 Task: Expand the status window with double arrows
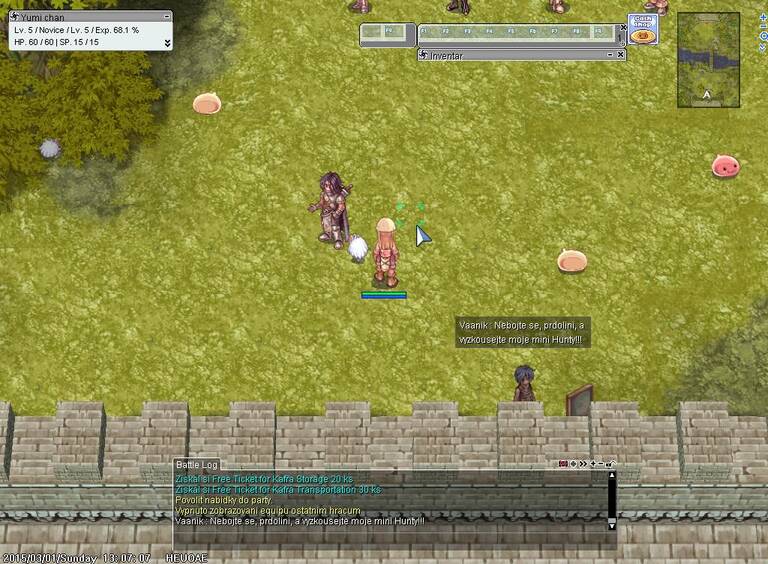167,43
